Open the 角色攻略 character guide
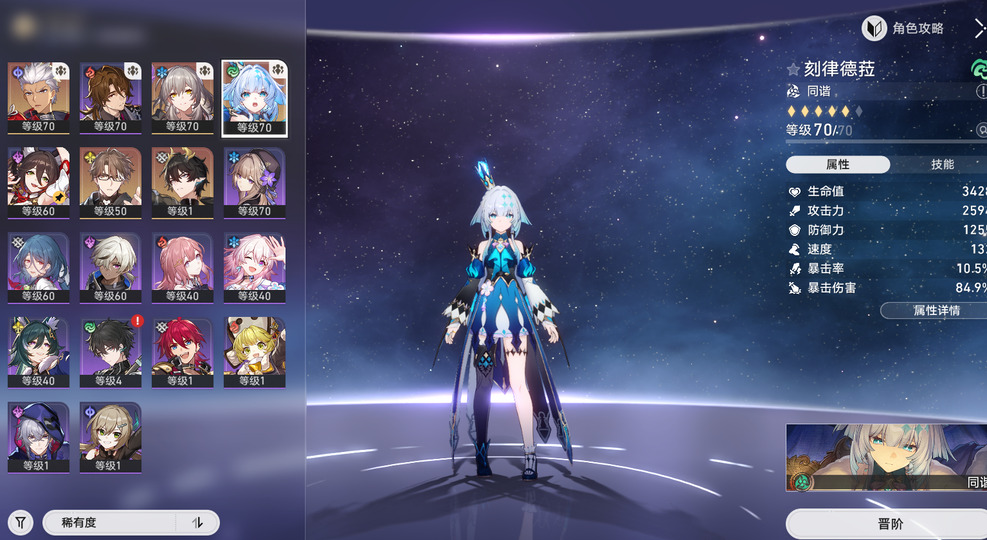The width and height of the screenshot is (987, 540). [x=904, y=29]
